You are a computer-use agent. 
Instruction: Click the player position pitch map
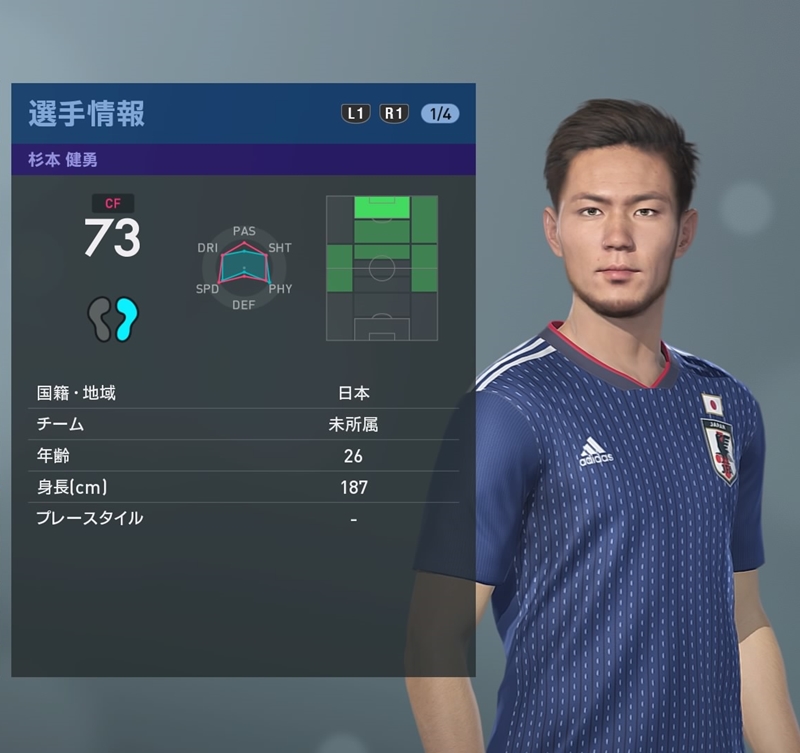(x=382, y=268)
